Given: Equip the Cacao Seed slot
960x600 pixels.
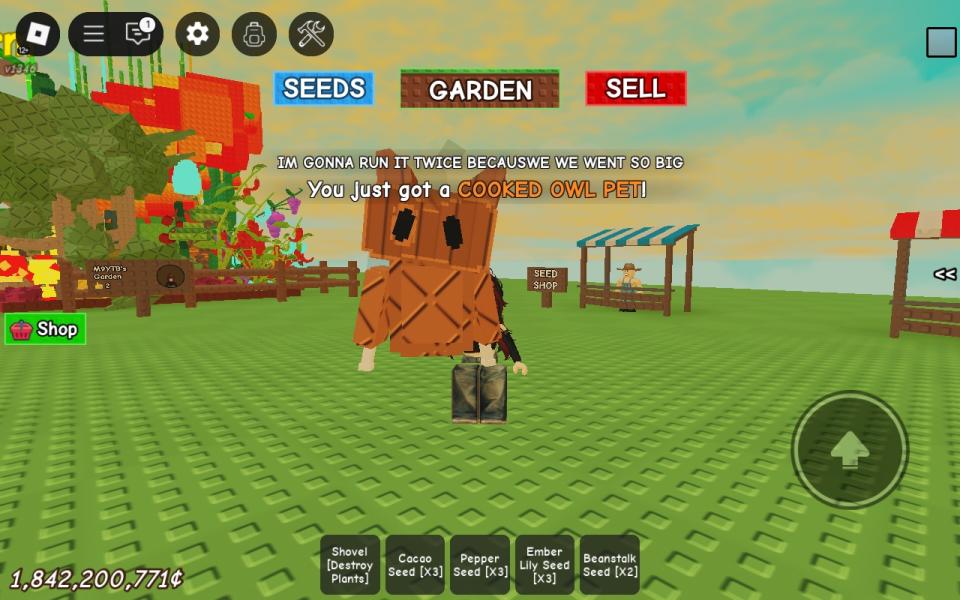Looking at the screenshot, I should click(415, 565).
